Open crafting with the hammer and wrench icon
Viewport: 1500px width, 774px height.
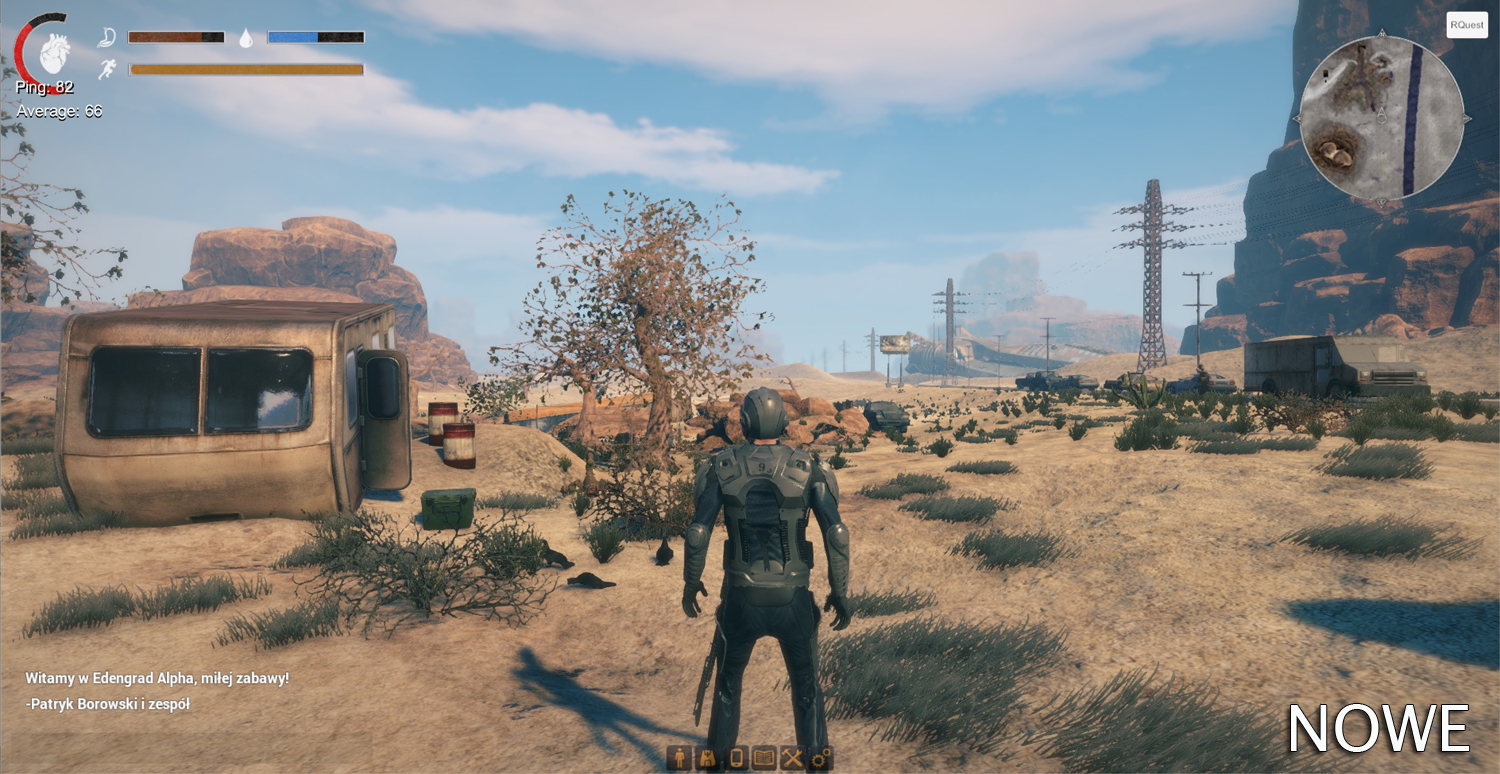click(792, 758)
